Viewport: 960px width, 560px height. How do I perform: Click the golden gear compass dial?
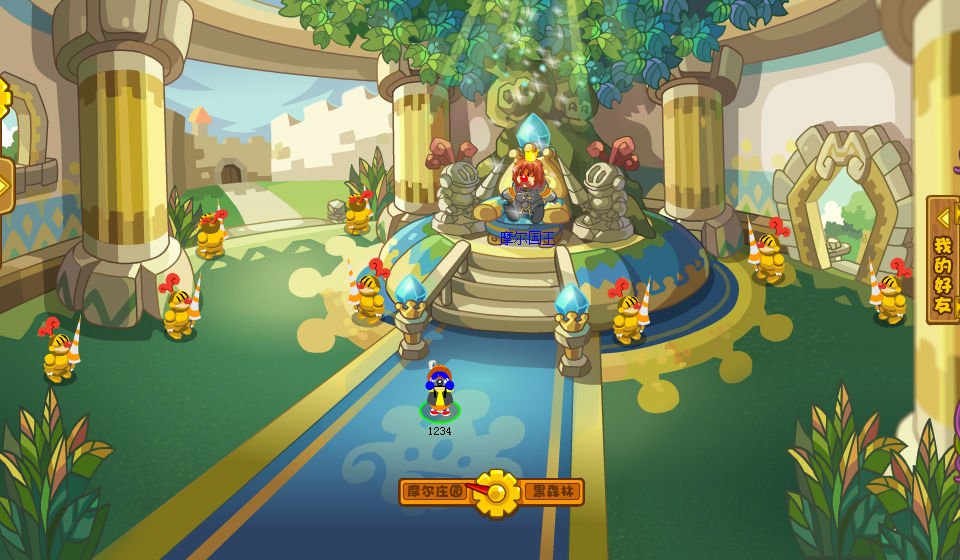pos(496,492)
